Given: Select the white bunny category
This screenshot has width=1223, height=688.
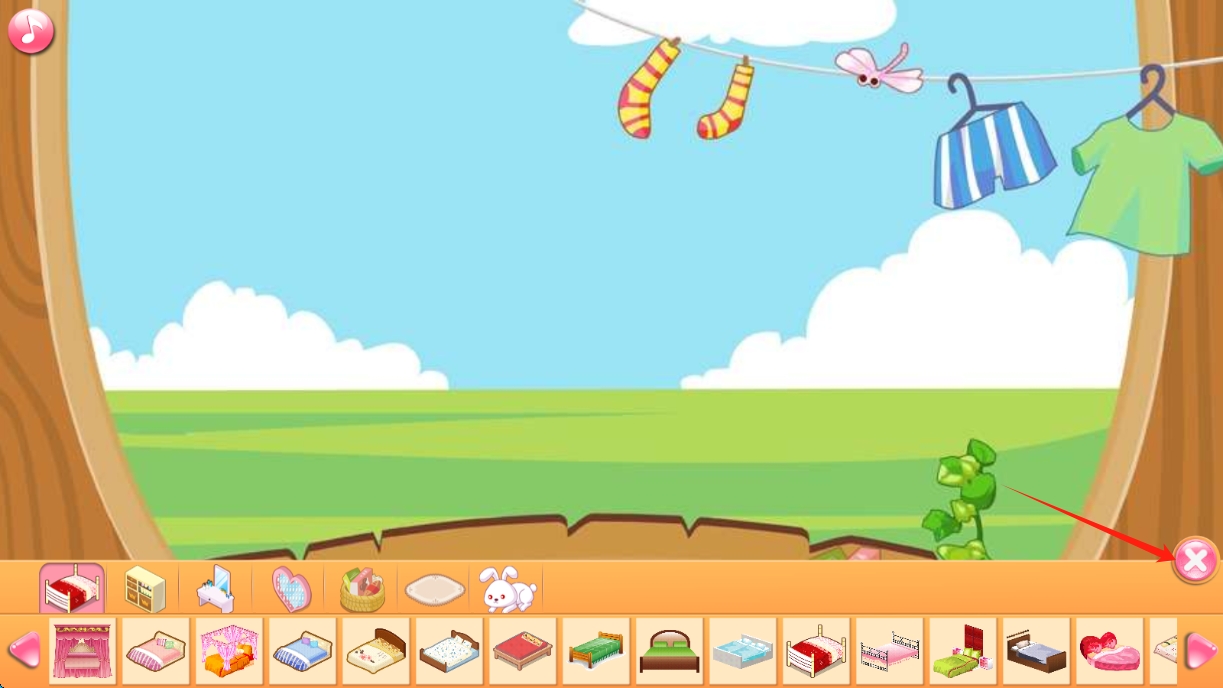Looking at the screenshot, I should (507, 589).
